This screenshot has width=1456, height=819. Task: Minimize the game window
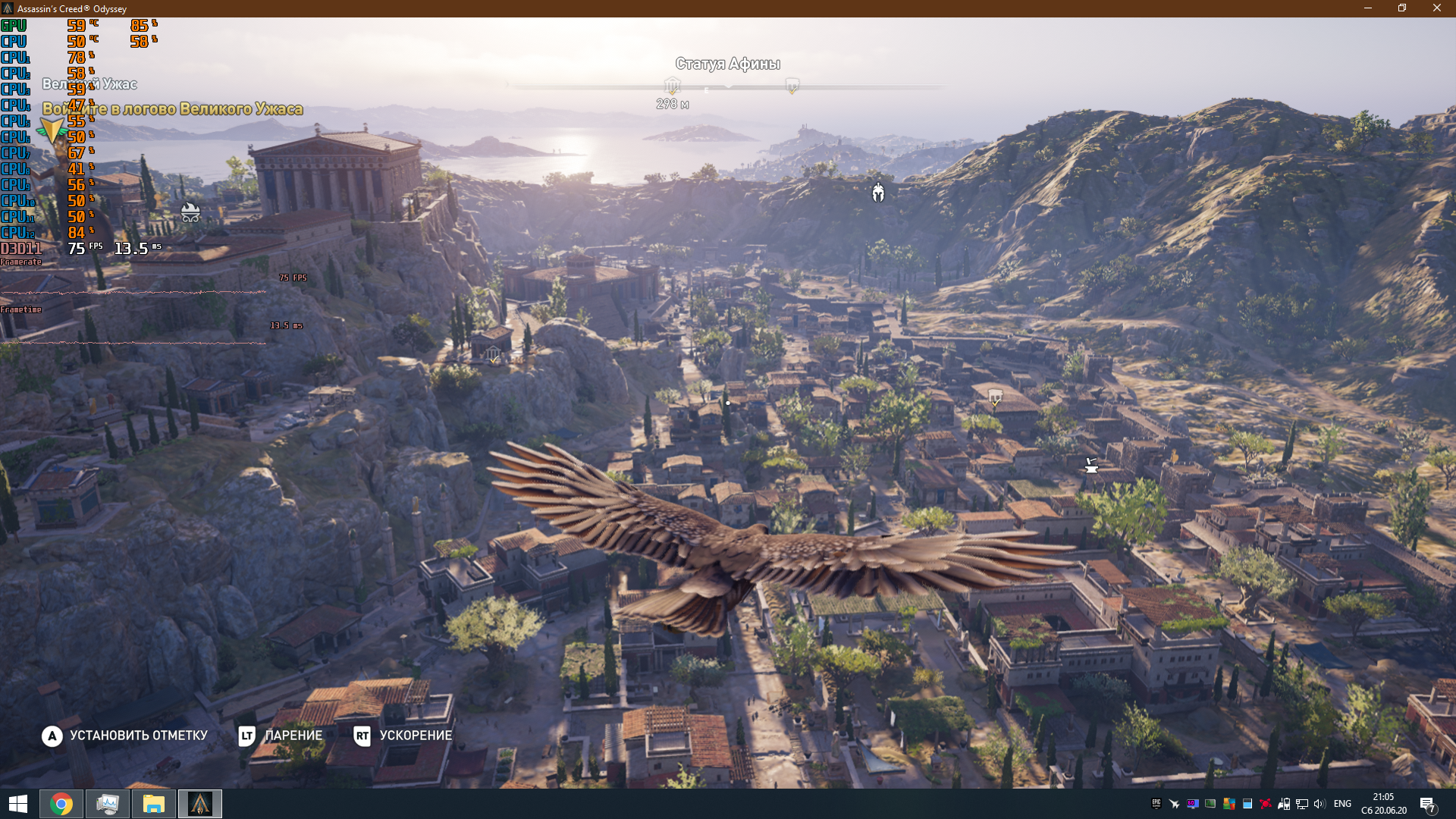(x=1367, y=8)
